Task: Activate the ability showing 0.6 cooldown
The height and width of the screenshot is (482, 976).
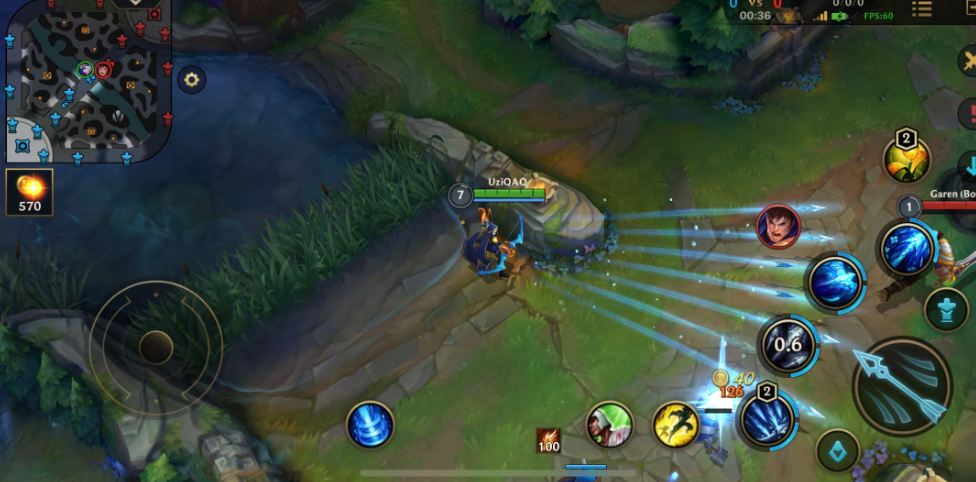Action: tap(787, 345)
